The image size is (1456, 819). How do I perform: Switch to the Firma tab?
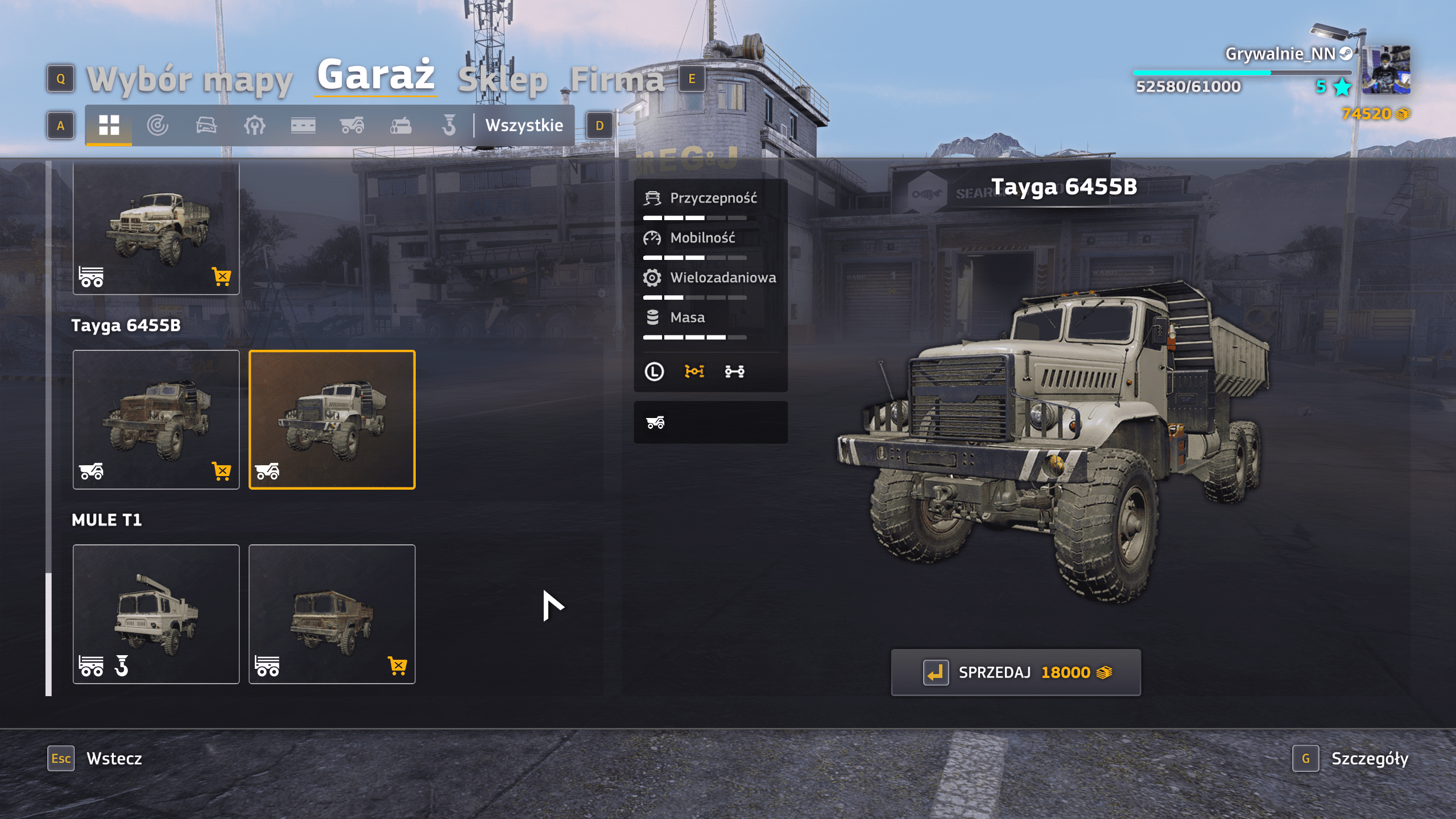(617, 80)
